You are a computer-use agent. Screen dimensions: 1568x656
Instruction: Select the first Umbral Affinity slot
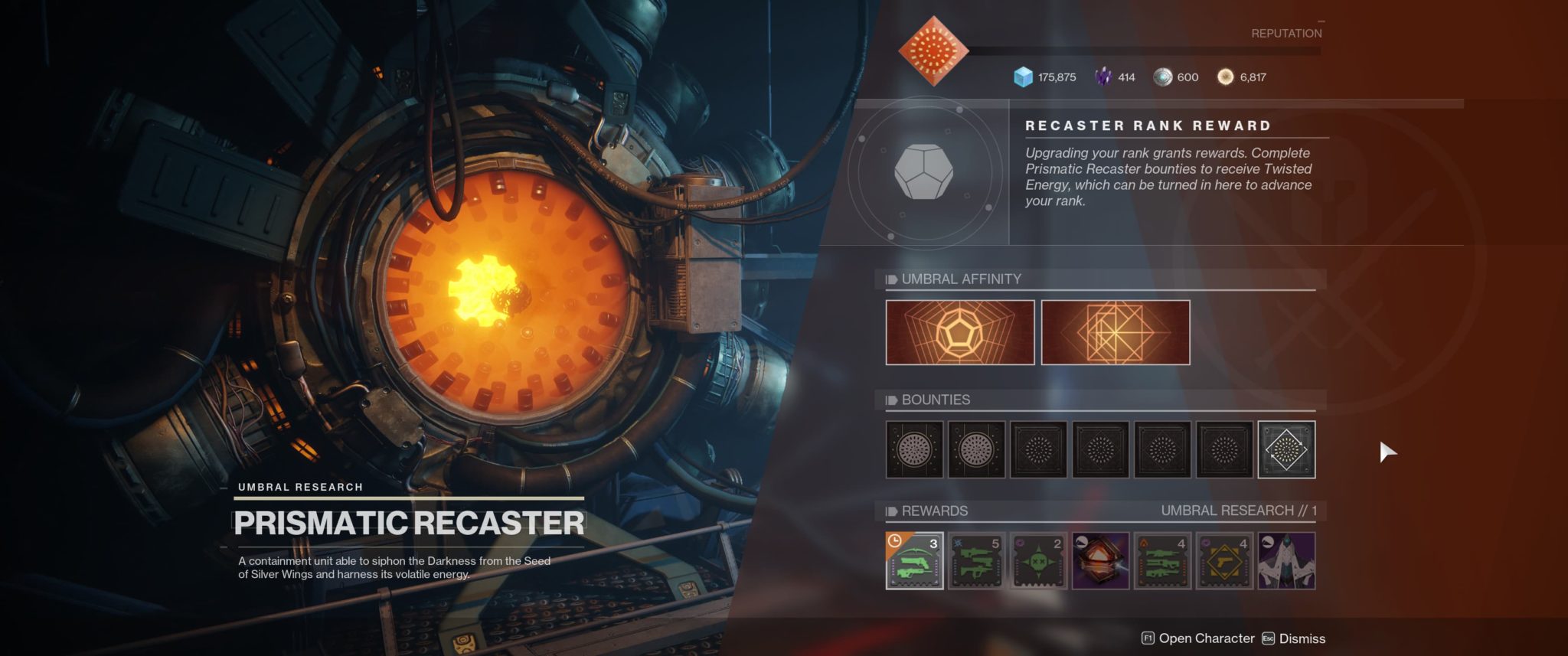coord(959,332)
